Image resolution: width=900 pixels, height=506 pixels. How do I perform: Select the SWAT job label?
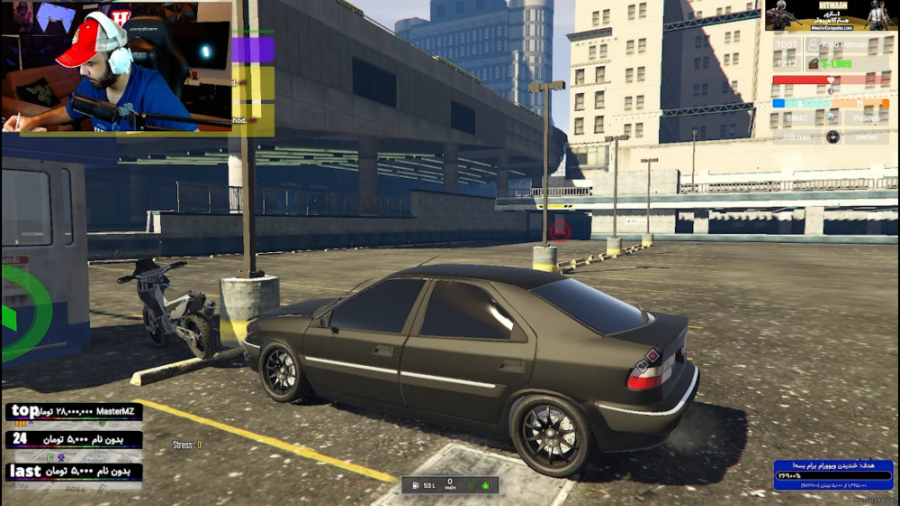(x=796, y=117)
